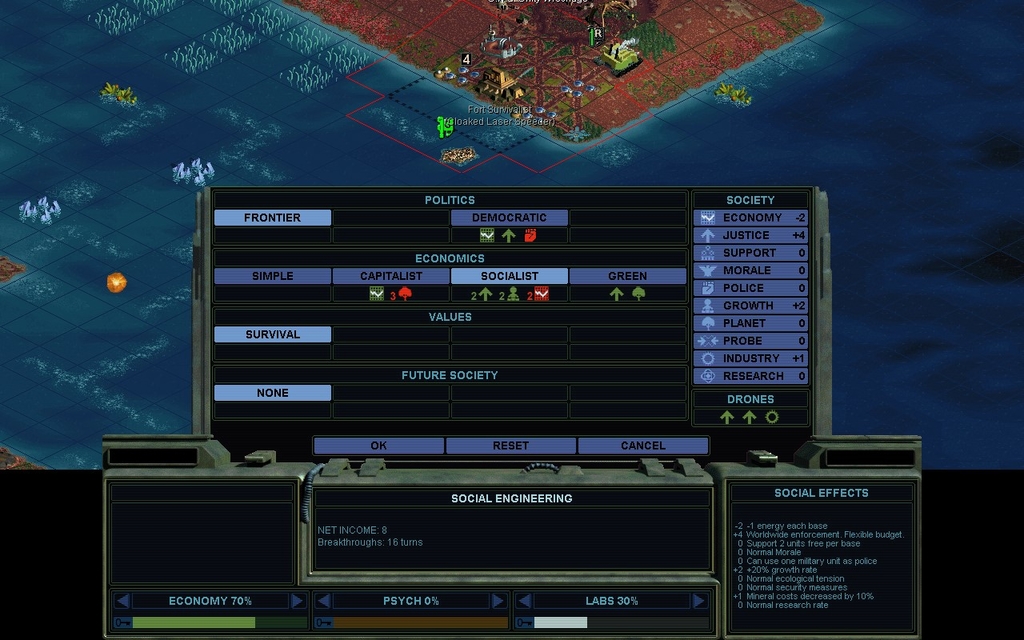The image size is (1024, 640).
Task: Decrease the Economy allocation with left arrow
Action: point(122,601)
